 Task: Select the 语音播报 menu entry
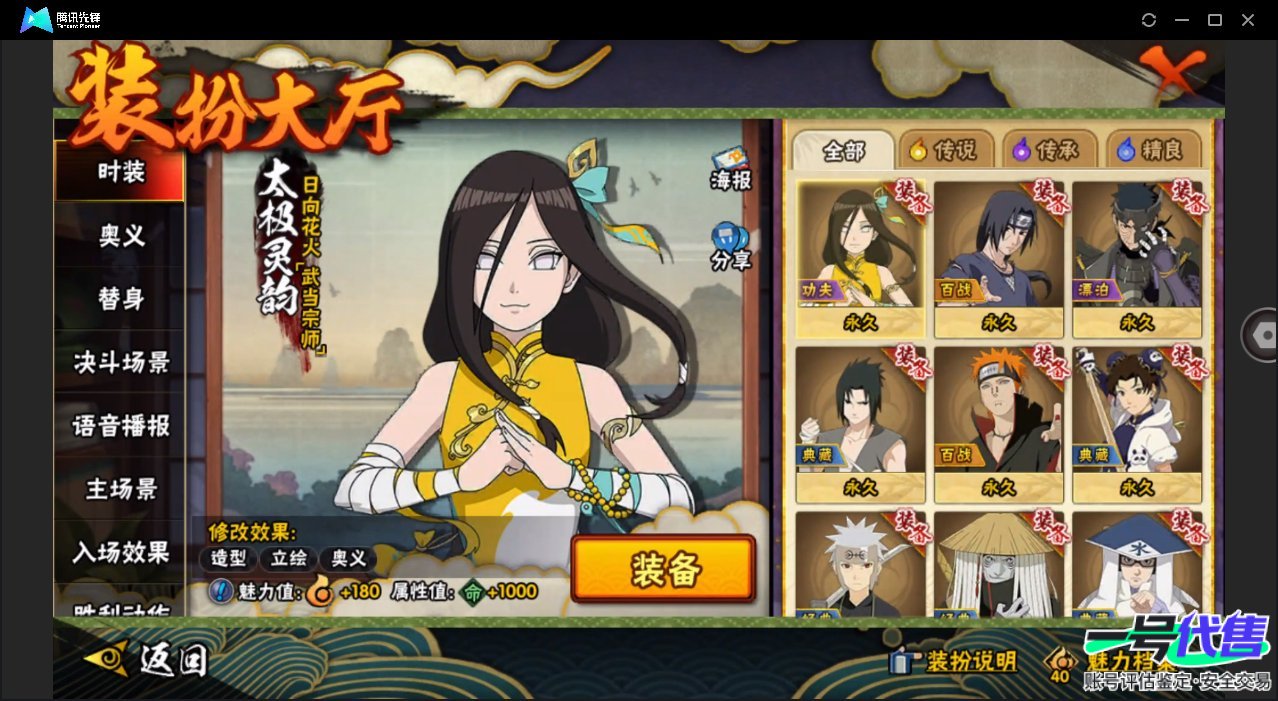[x=120, y=426]
